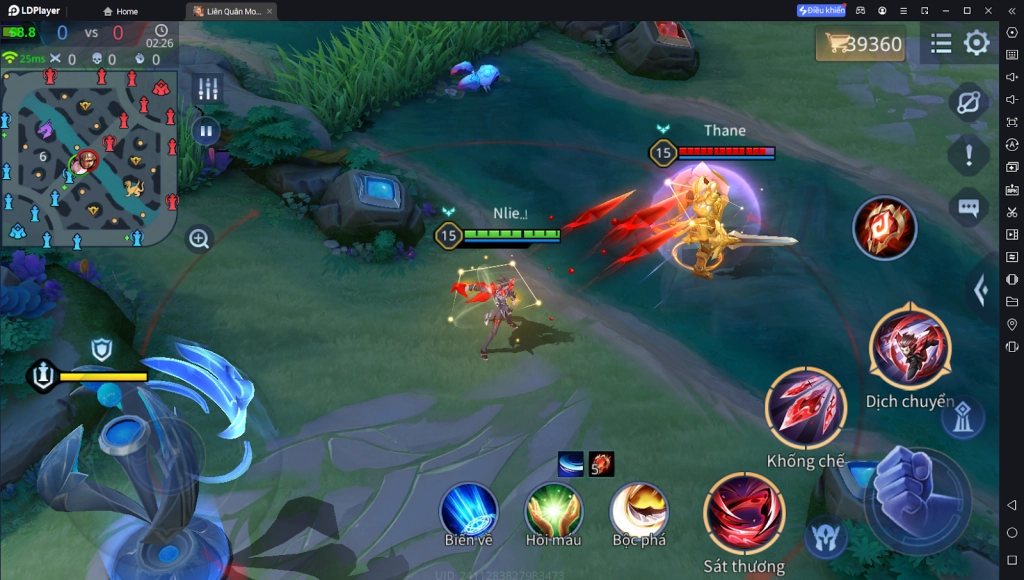Open the quick chat message bubble

pos(968,207)
